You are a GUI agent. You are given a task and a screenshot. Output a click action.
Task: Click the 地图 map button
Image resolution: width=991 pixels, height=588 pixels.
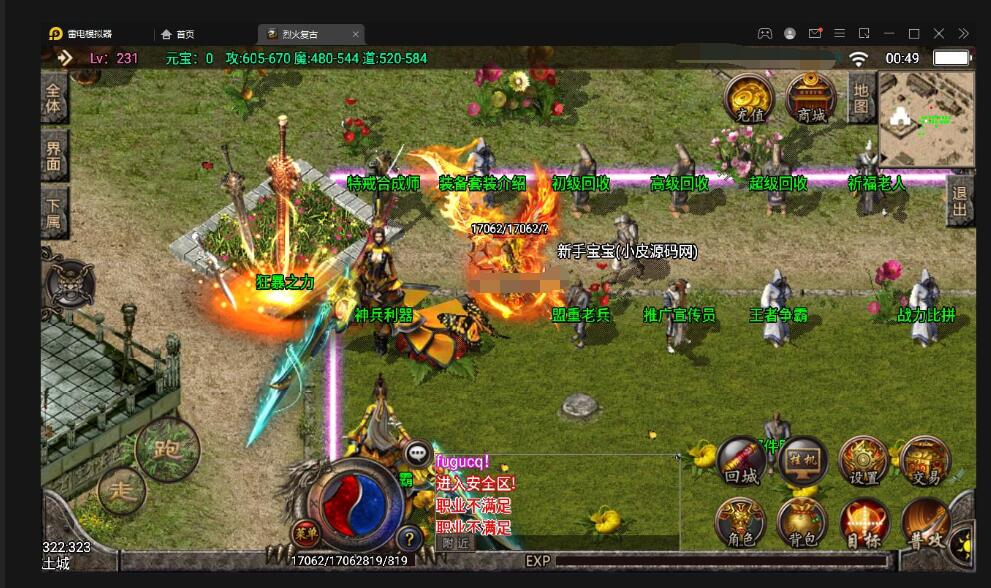[860, 98]
